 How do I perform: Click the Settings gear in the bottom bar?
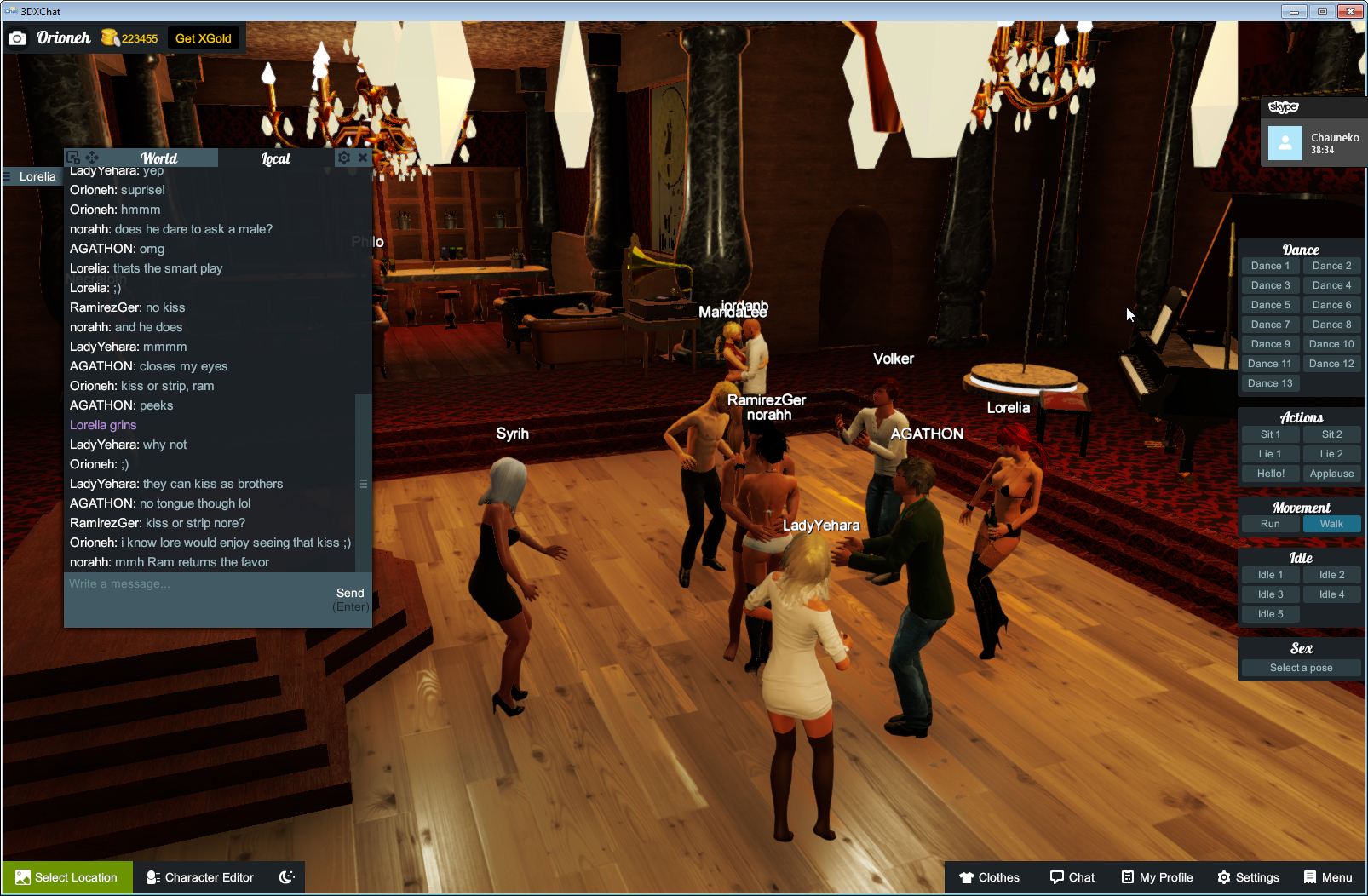(x=1224, y=877)
